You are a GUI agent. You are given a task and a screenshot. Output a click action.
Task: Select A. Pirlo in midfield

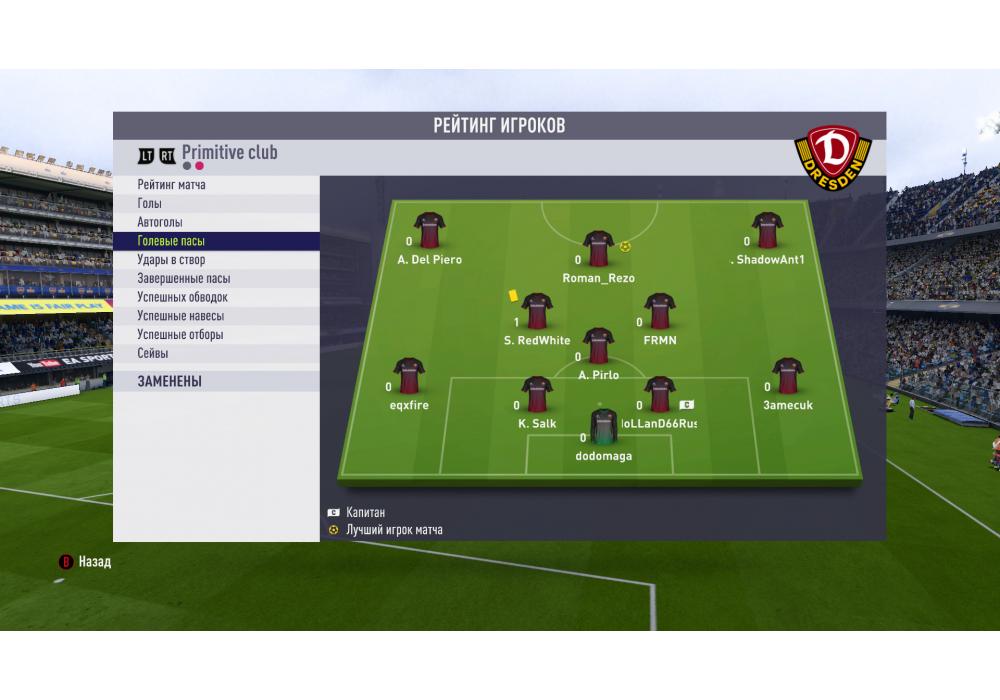tap(598, 346)
